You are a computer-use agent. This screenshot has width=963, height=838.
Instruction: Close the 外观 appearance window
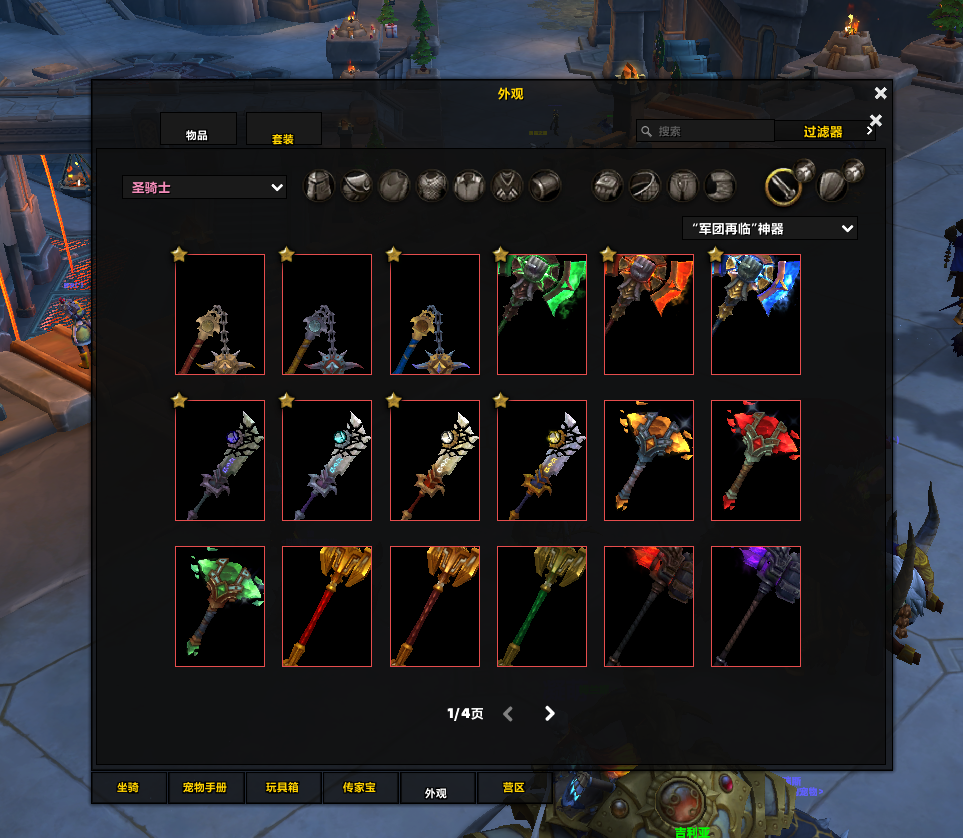[880, 93]
